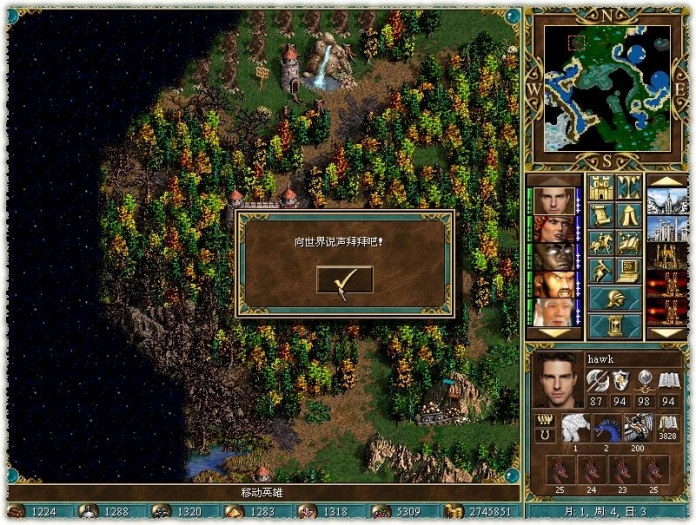Toggle hero sleep with the tent button
Screen dimensions: 696x525
(x=629, y=215)
